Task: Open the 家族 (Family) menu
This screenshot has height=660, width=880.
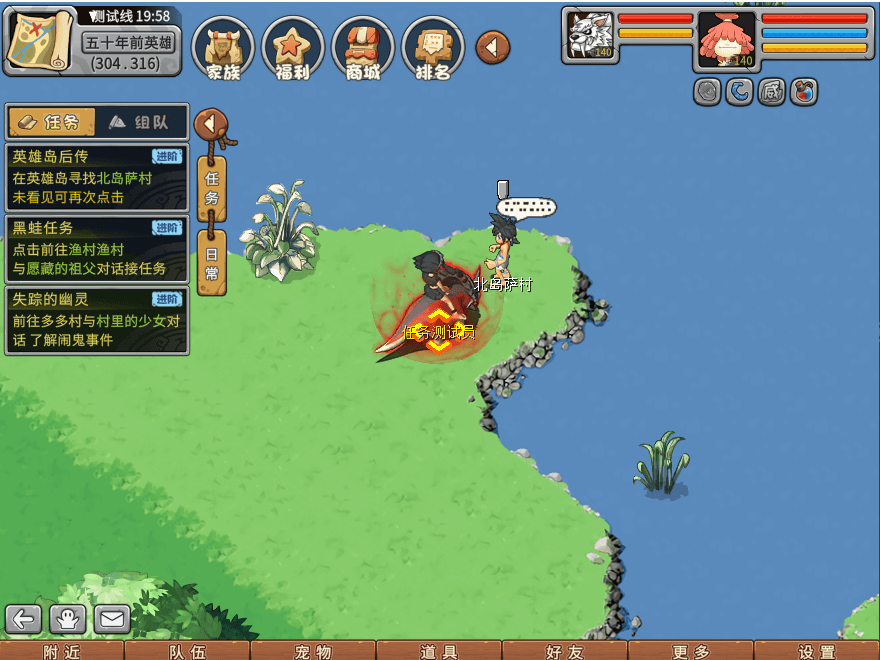Action: pyautogui.click(x=223, y=48)
